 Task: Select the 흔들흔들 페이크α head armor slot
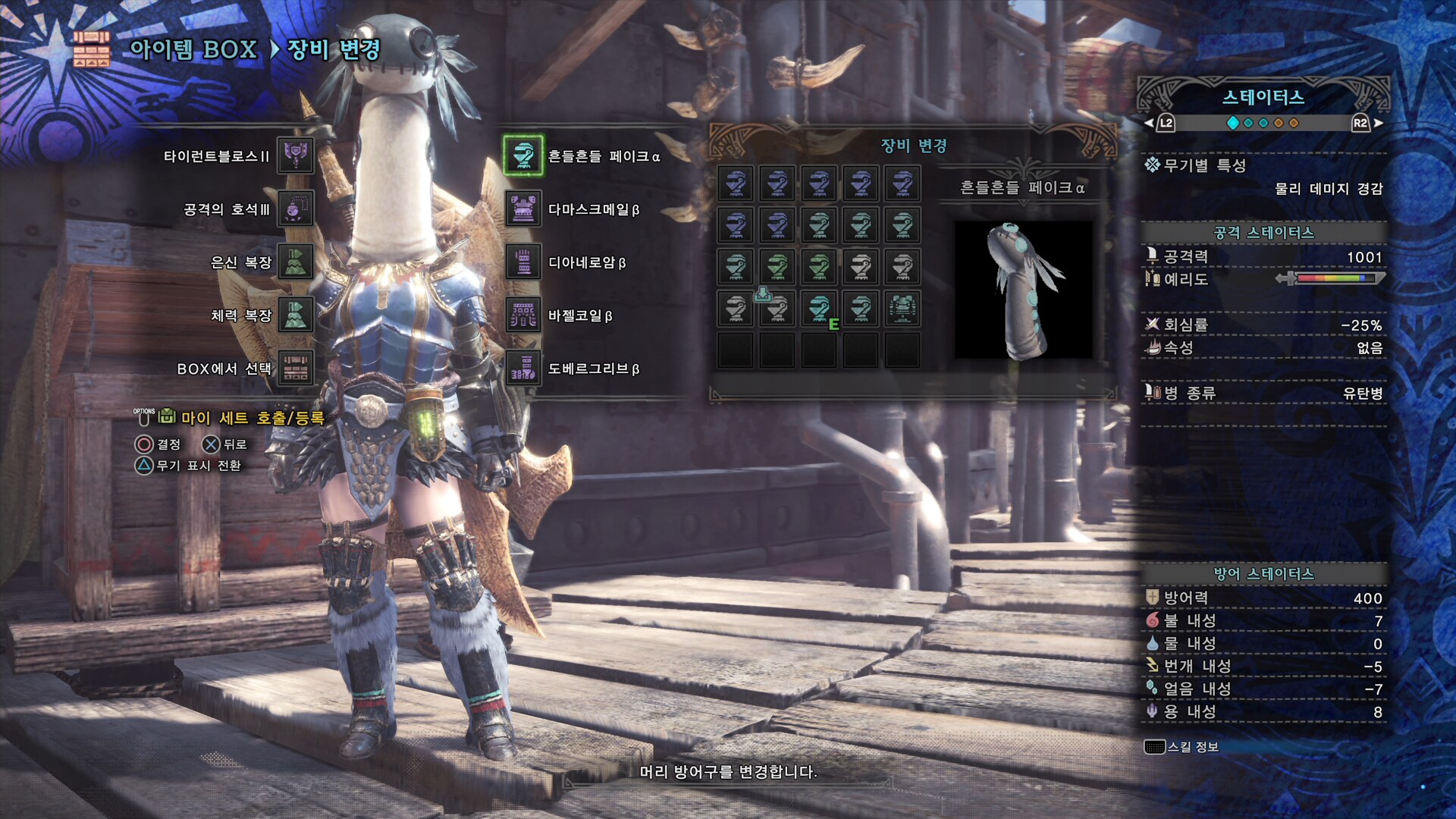click(x=523, y=155)
